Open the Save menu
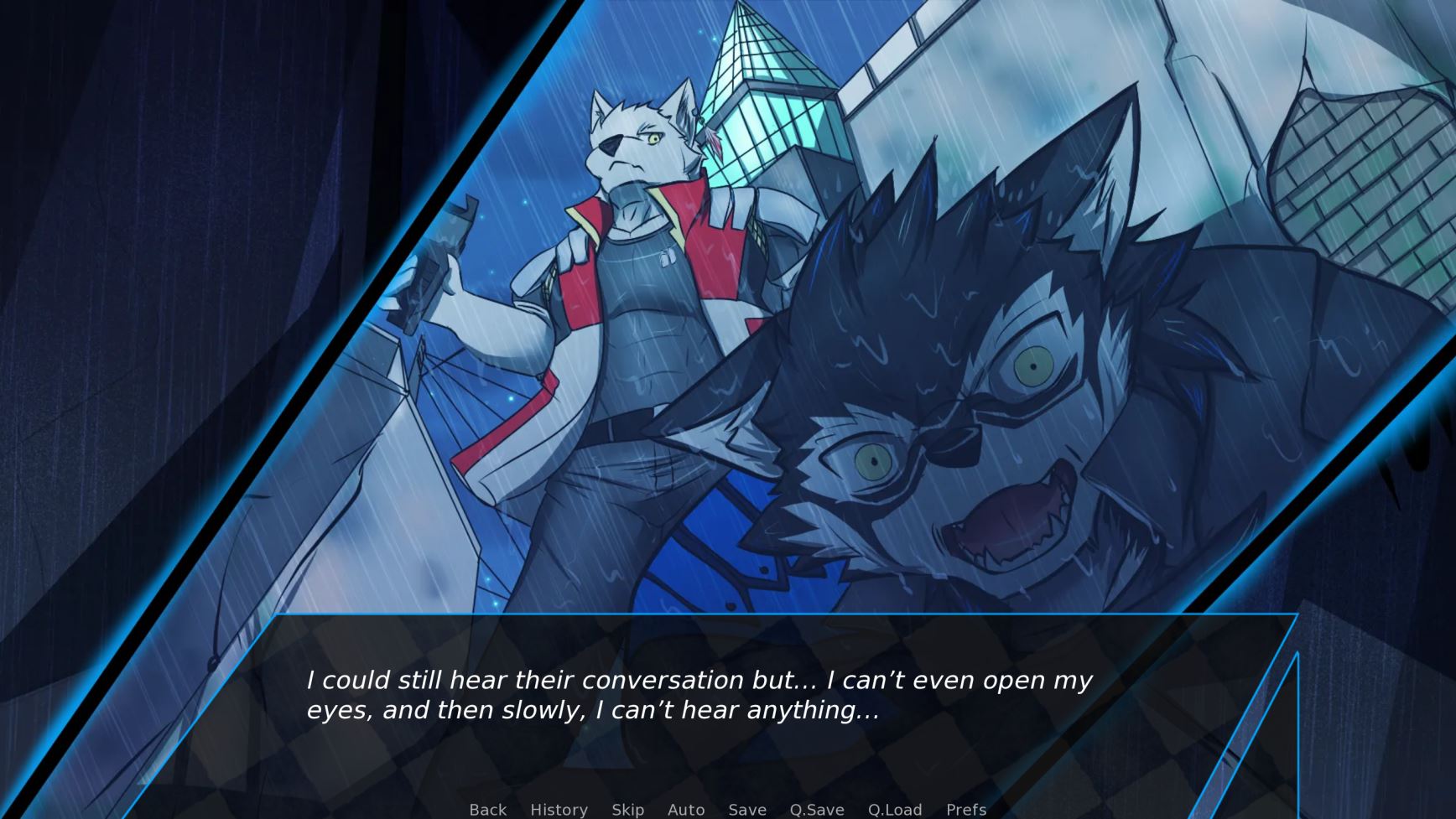The width and height of the screenshot is (1456, 819). point(746,810)
